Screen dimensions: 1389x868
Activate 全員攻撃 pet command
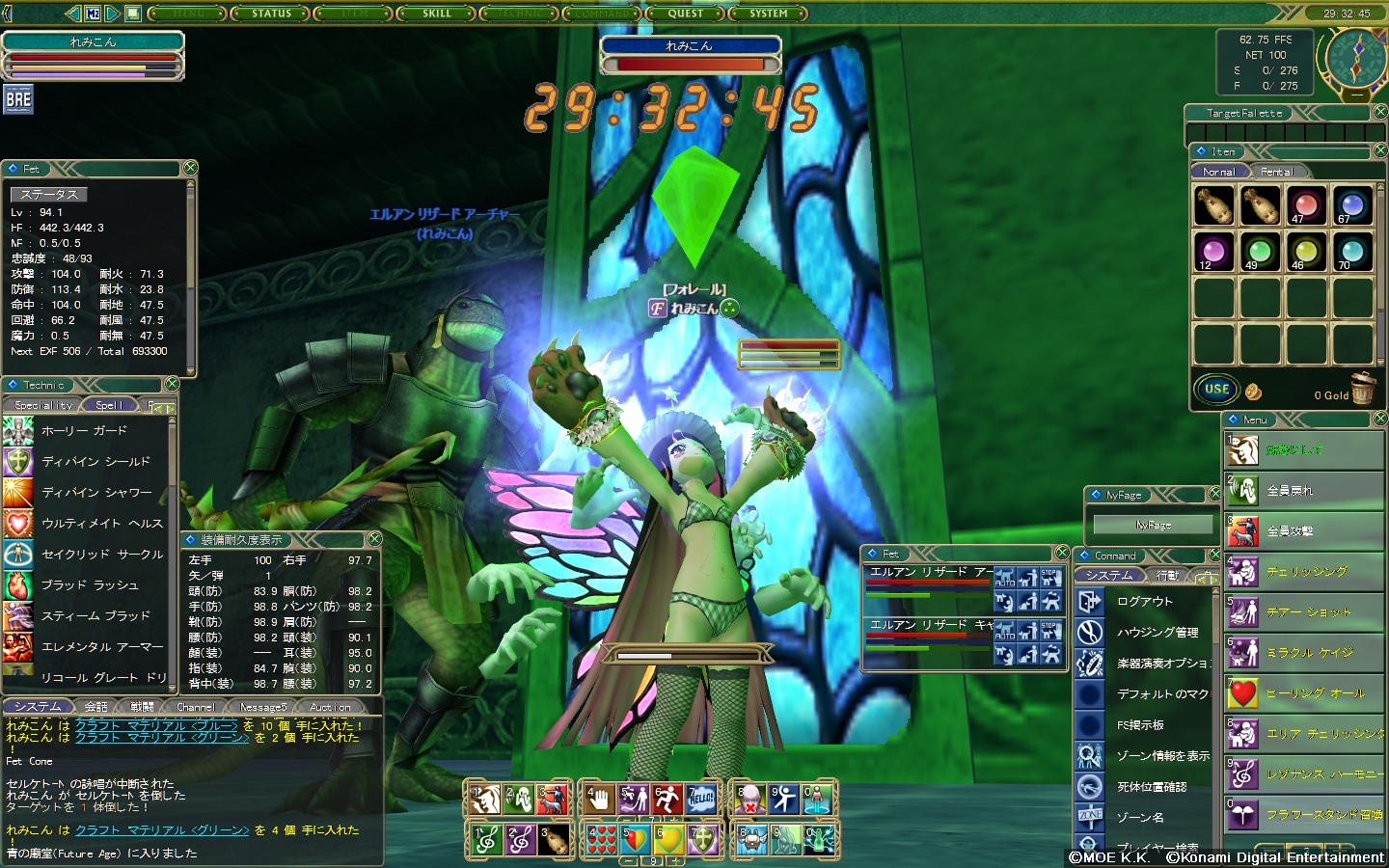[1290, 531]
